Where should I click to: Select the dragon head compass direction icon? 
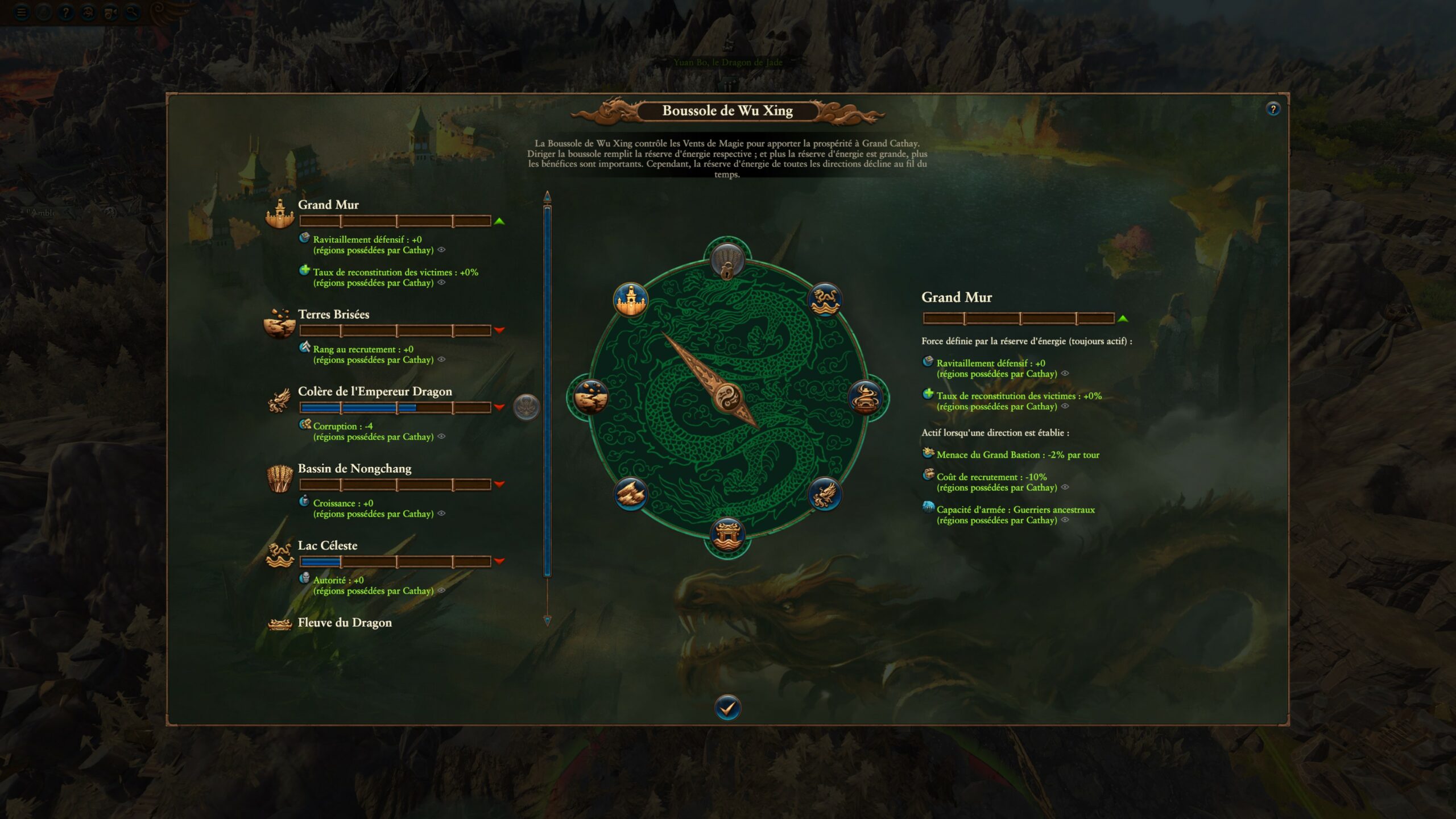[824, 494]
